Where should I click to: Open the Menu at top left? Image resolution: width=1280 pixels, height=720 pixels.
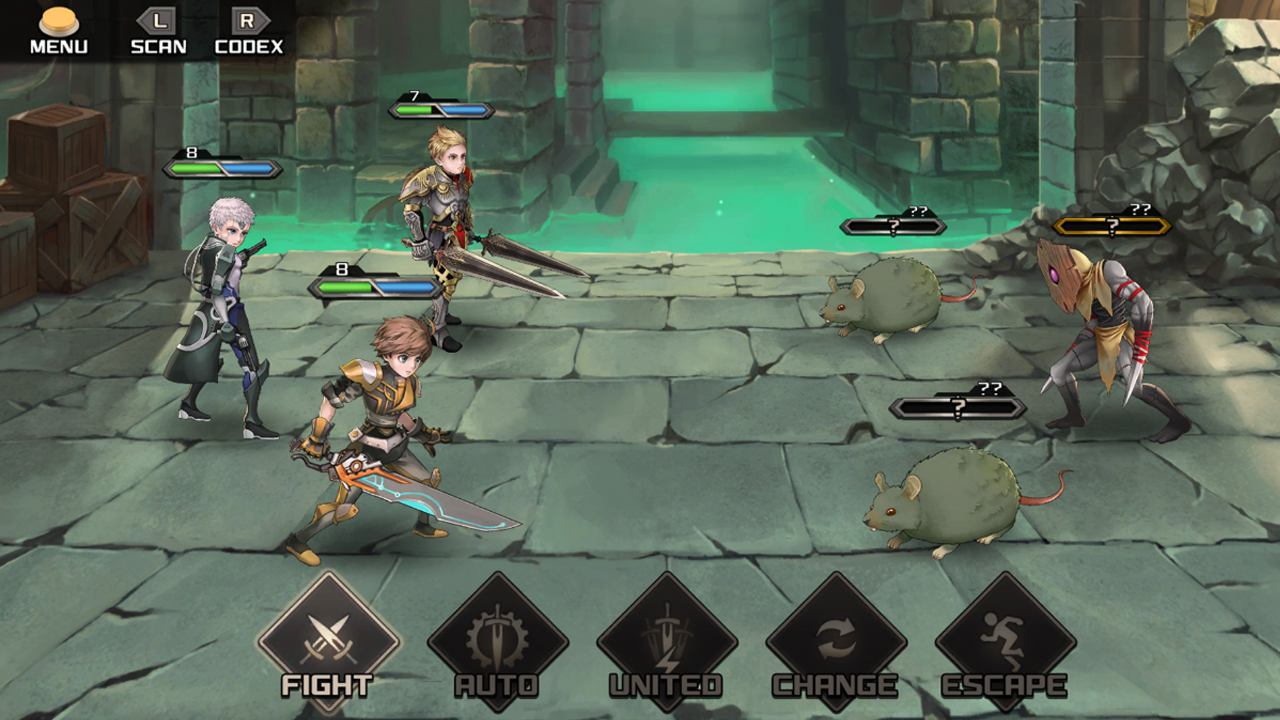(58, 30)
